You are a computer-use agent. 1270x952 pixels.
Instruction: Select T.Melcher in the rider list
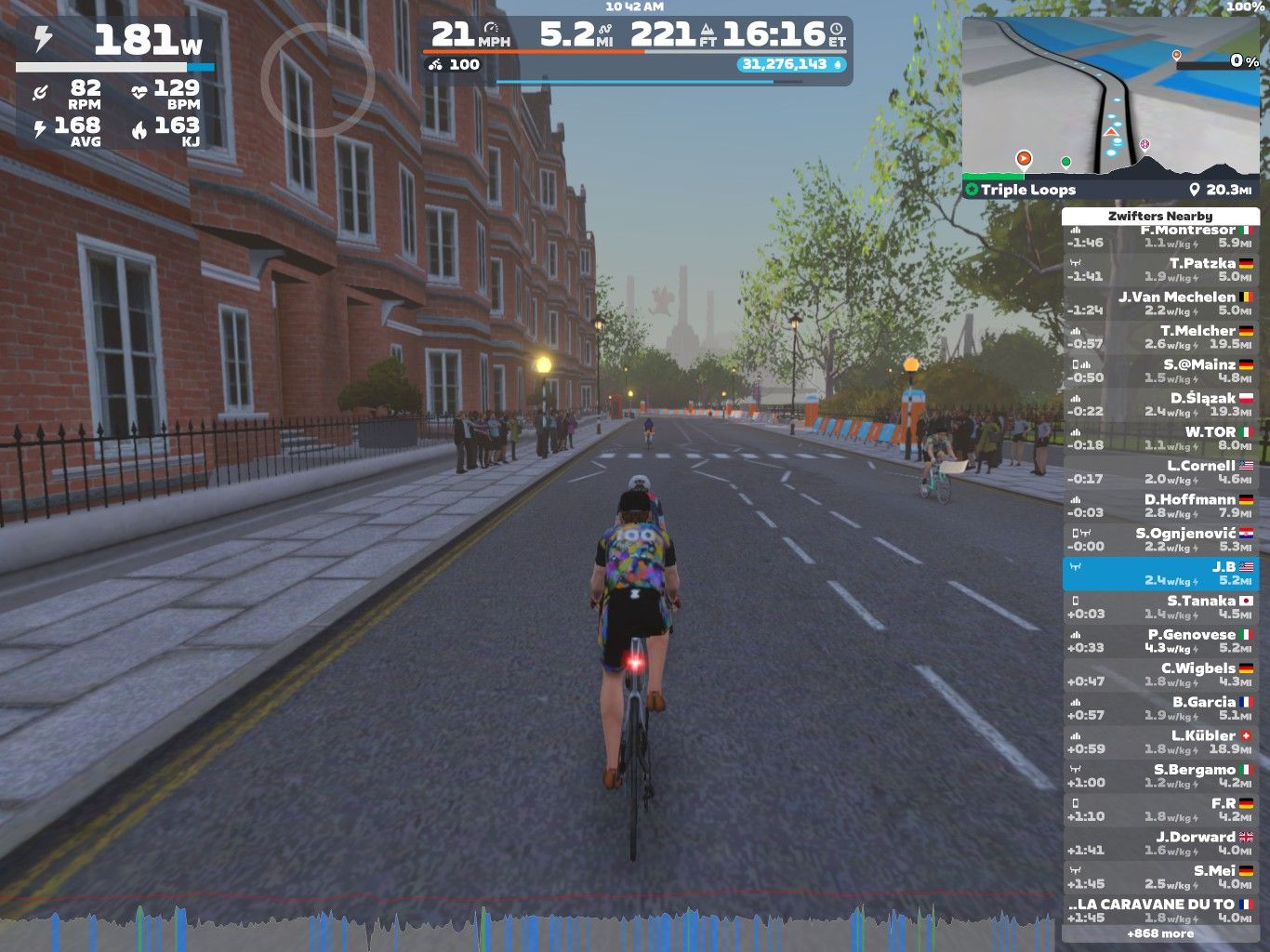(x=1160, y=337)
